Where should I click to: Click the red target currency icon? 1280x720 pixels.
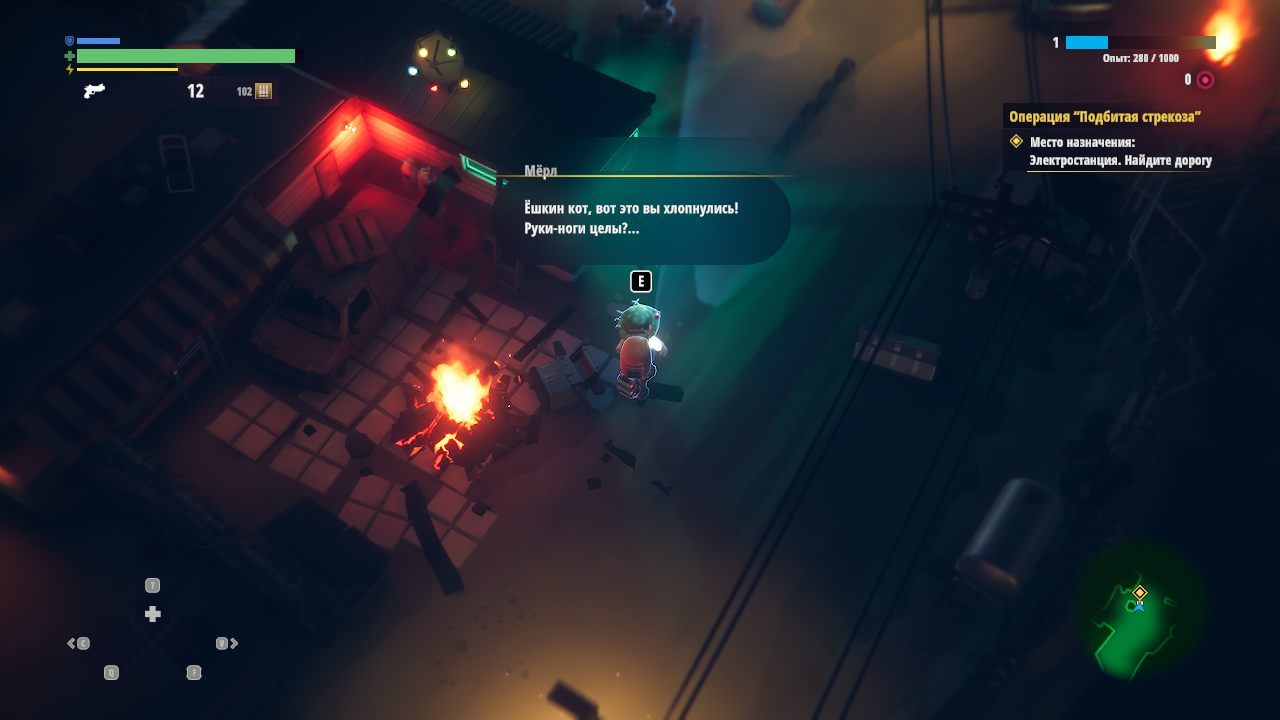[x=1205, y=80]
